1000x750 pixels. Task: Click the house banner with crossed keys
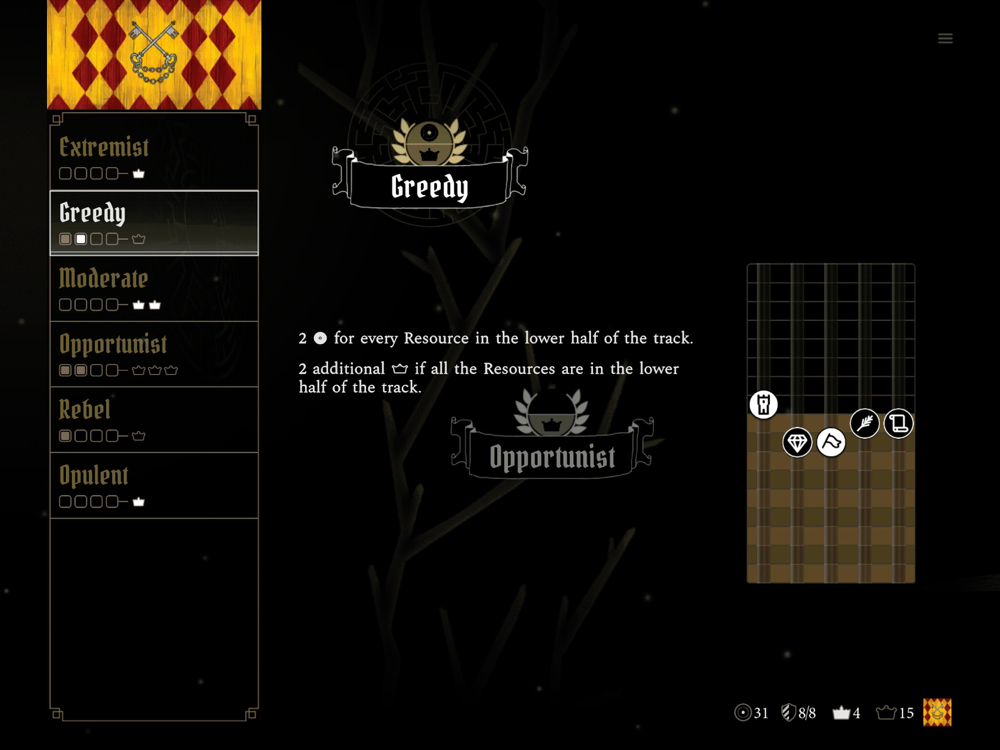(x=154, y=54)
